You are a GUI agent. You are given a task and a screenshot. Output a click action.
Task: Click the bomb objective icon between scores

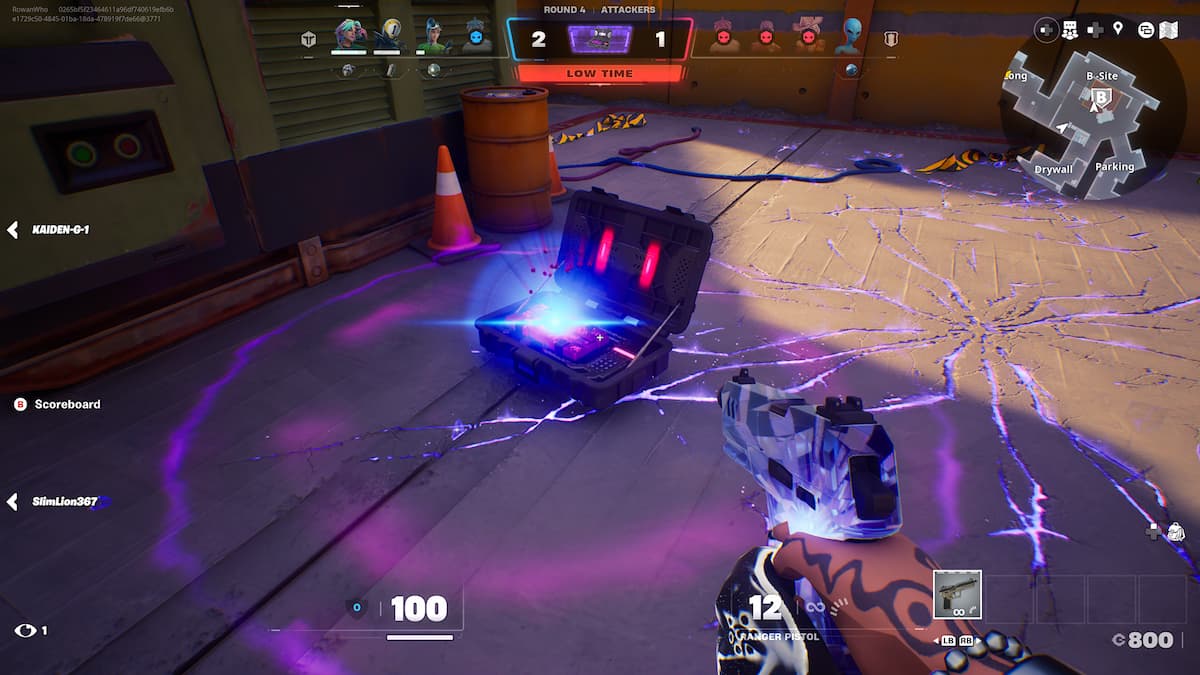point(600,38)
